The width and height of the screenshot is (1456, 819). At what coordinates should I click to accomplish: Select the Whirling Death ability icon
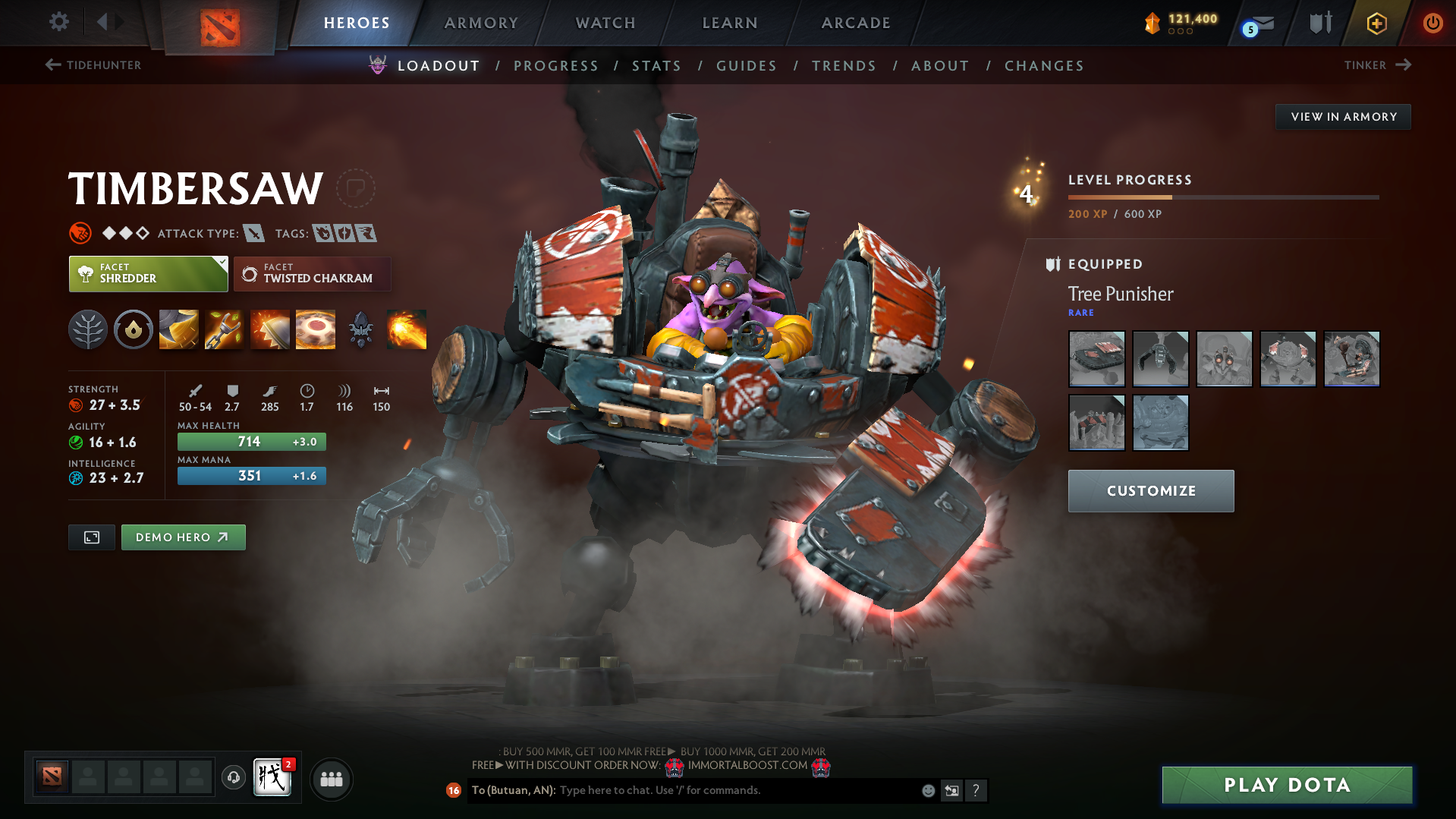click(x=178, y=329)
